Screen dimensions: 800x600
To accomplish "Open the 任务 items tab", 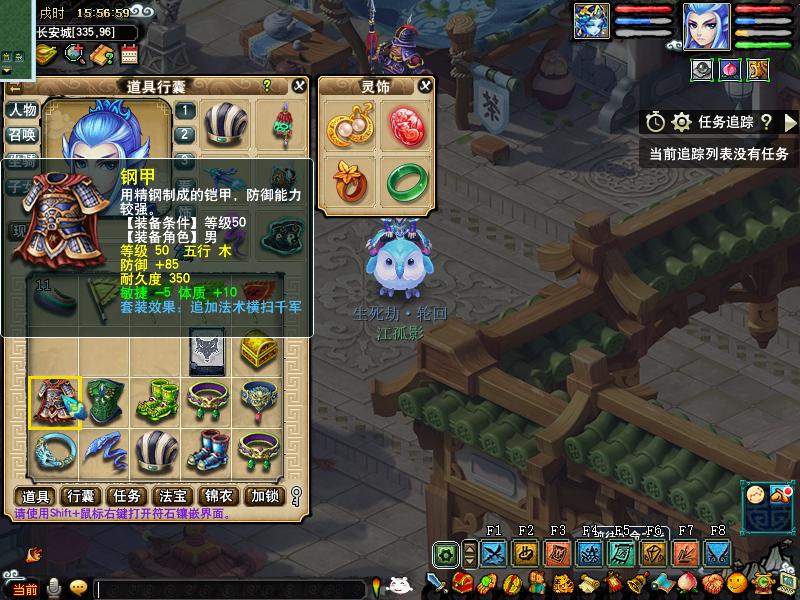I will (128, 496).
